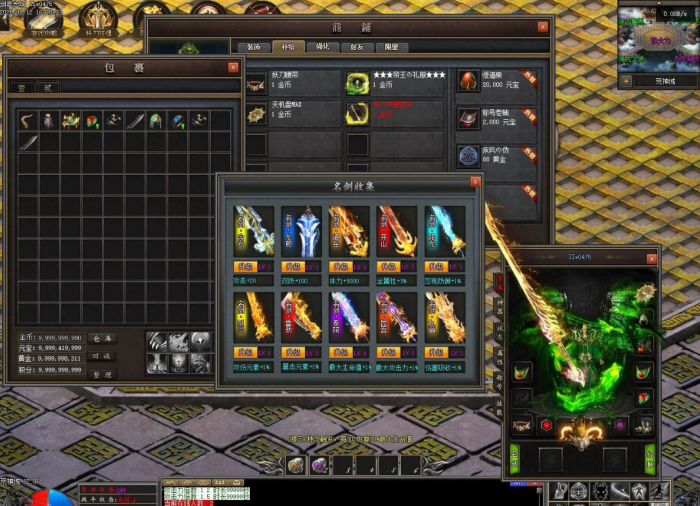
Task: Close the shop (商铺) window
Action: click(x=543, y=27)
